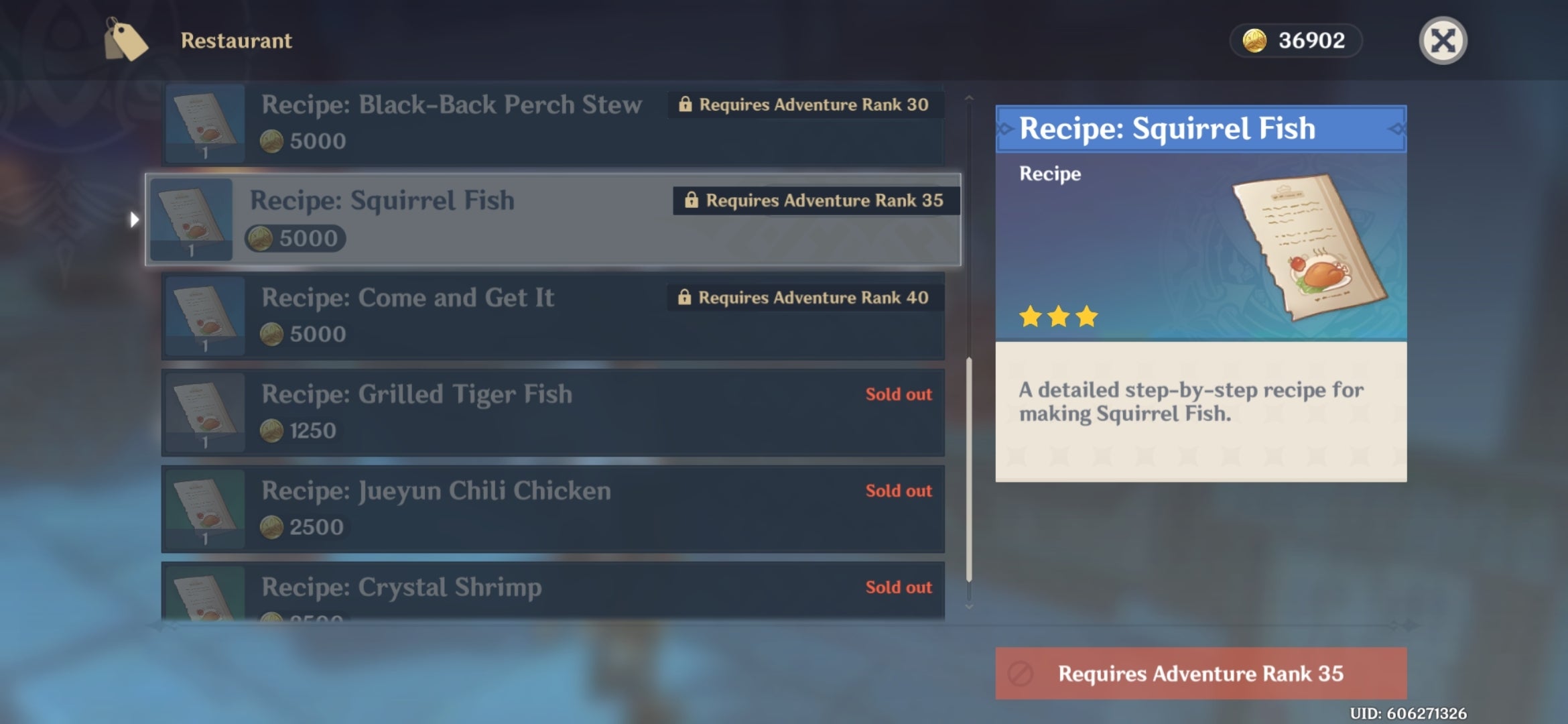Select the Recipe: Come and Get It entry
1568x724 pixels.
(x=469, y=315)
